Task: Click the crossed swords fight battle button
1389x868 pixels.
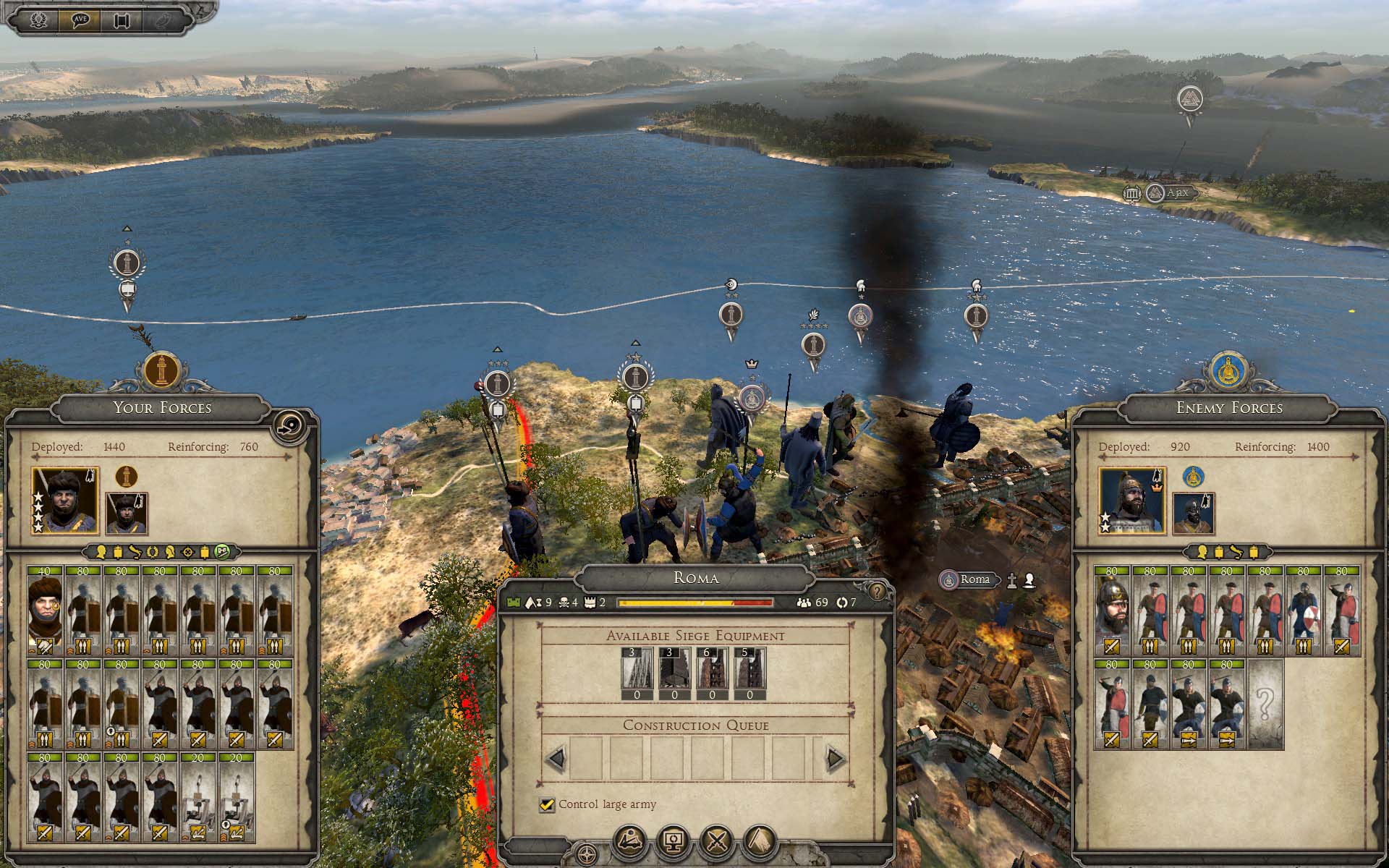Action: tap(717, 842)
